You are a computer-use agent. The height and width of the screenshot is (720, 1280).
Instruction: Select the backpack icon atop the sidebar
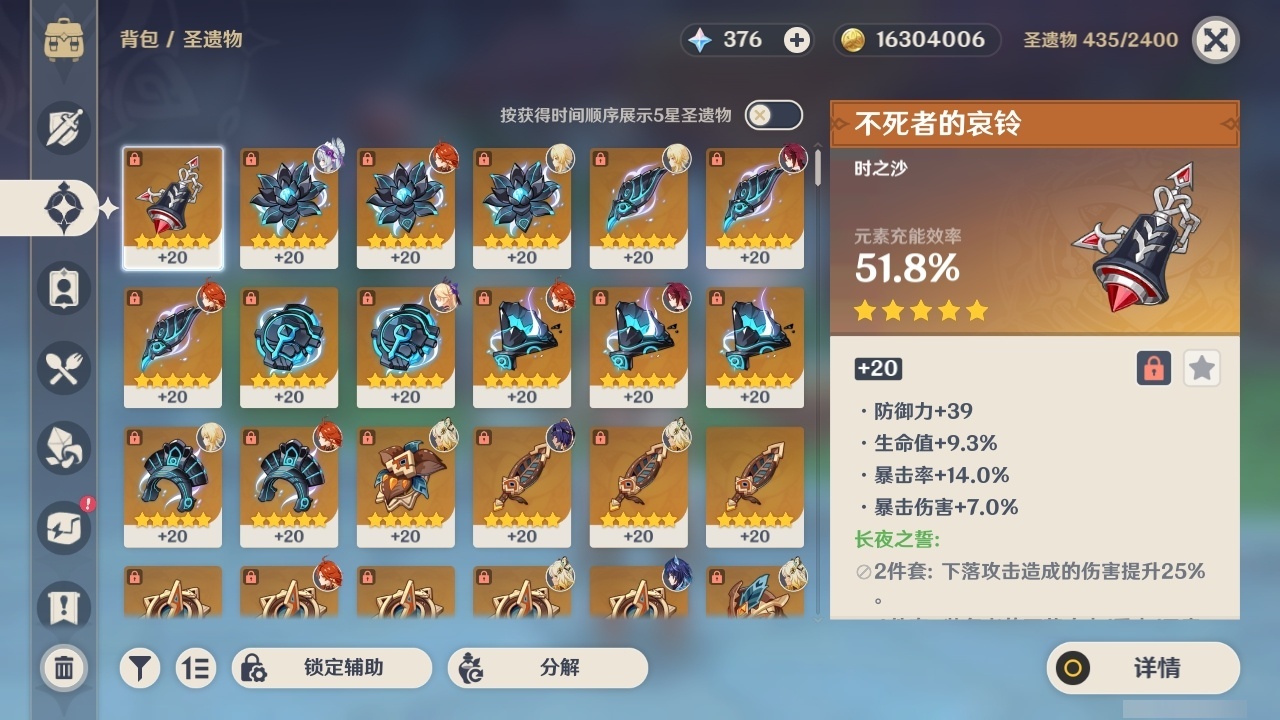(x=63, y=40)
